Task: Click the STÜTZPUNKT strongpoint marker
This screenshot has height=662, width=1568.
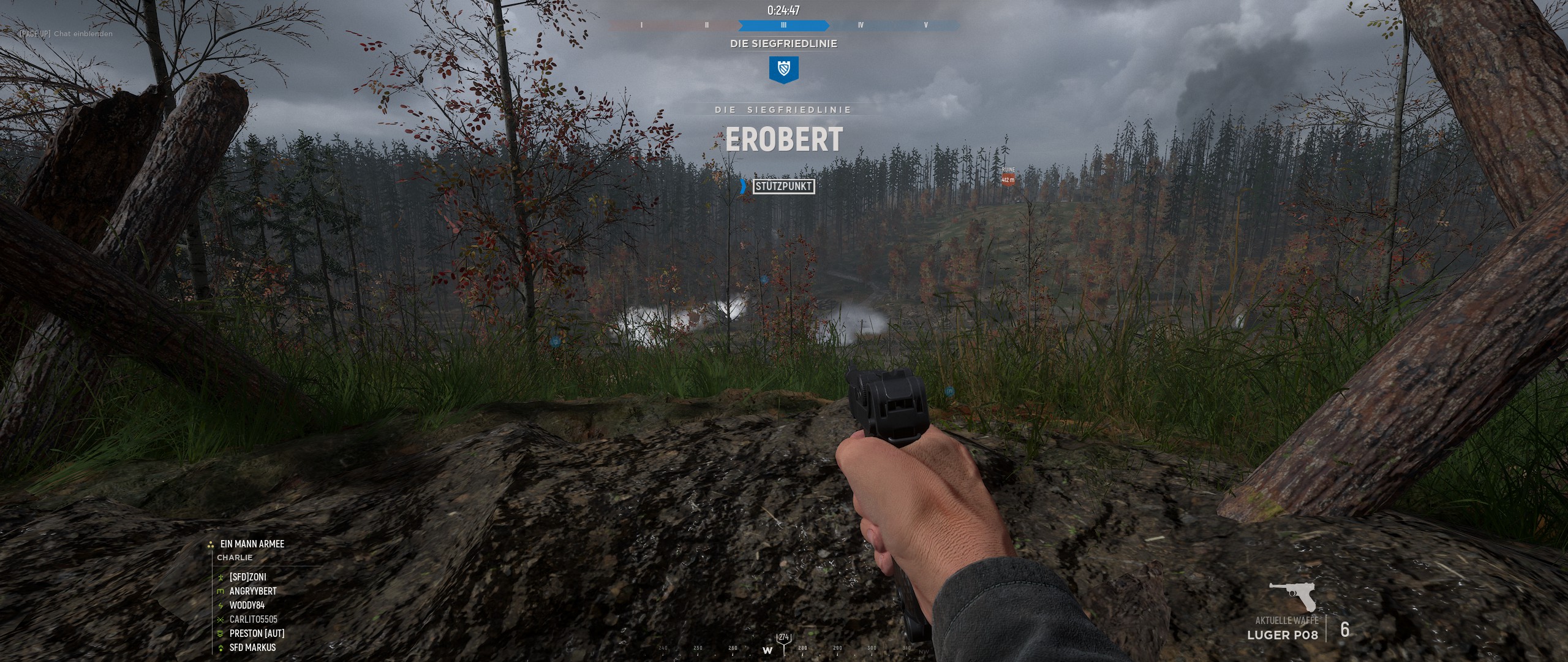Action: 783,186
